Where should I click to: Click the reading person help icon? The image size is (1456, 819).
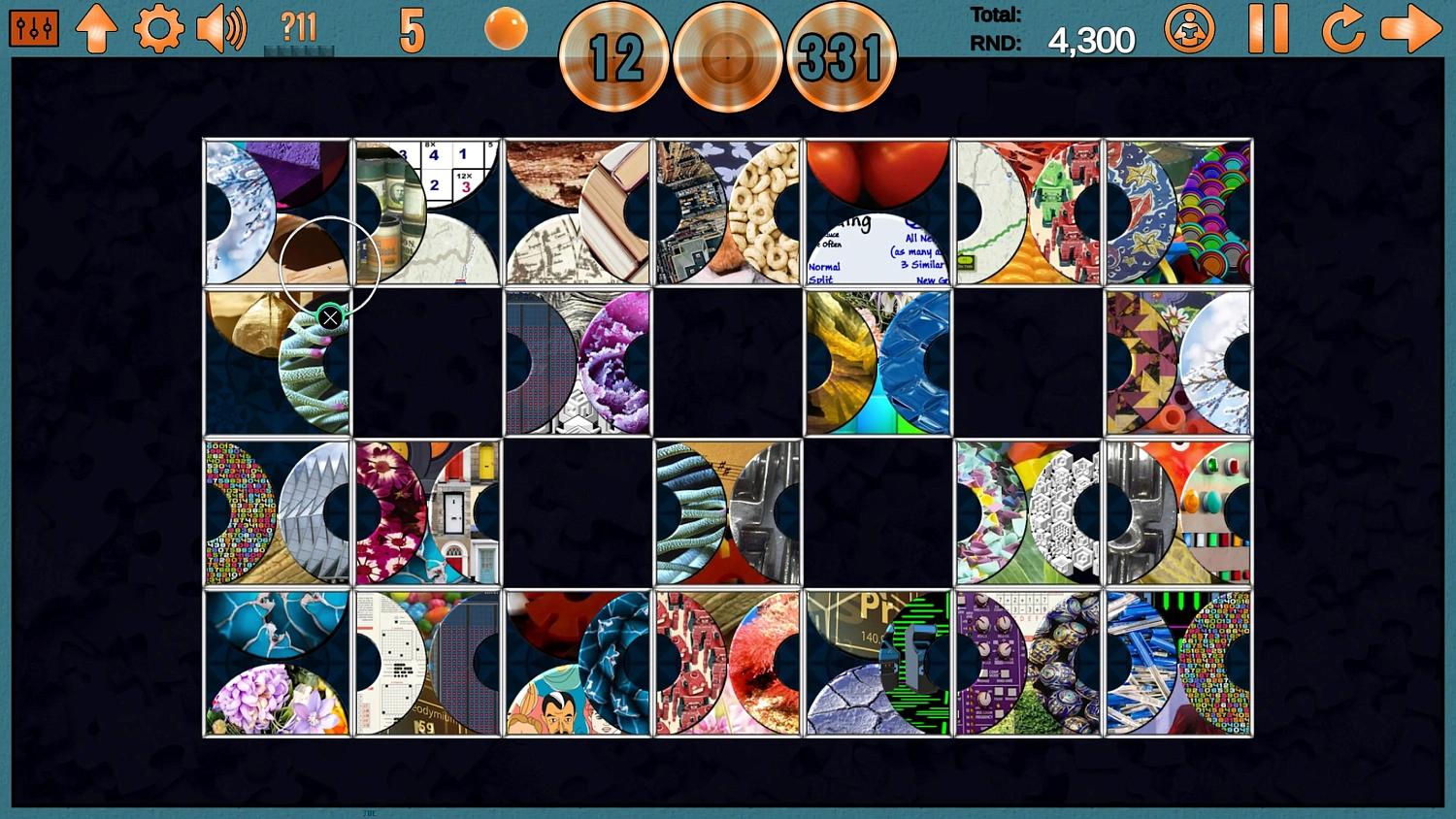(x=1190, y=28)
